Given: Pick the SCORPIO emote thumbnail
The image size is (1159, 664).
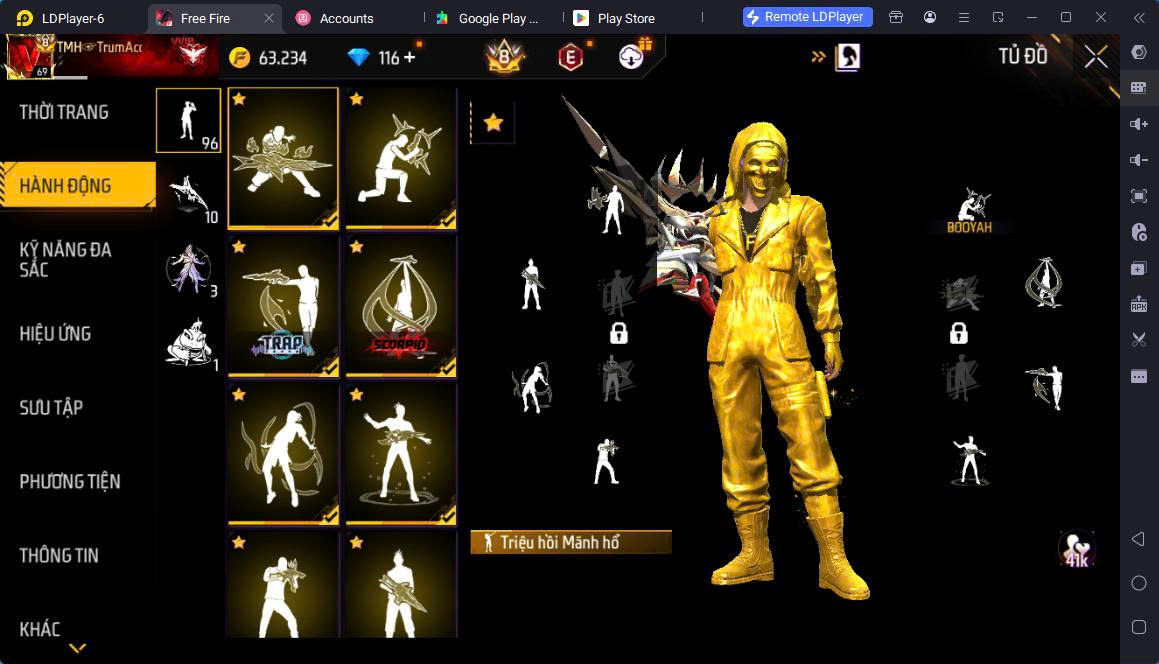Looking at the screenshot, I should tap(401, 305).
